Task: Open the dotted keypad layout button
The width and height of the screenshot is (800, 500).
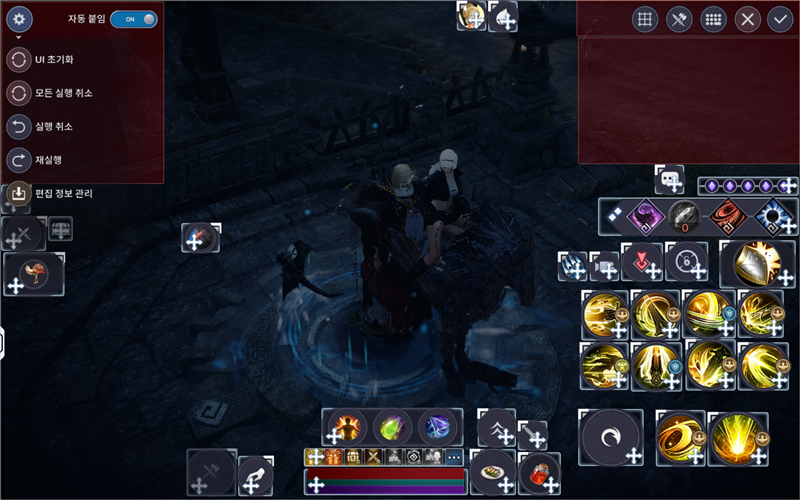Action: 713,19
